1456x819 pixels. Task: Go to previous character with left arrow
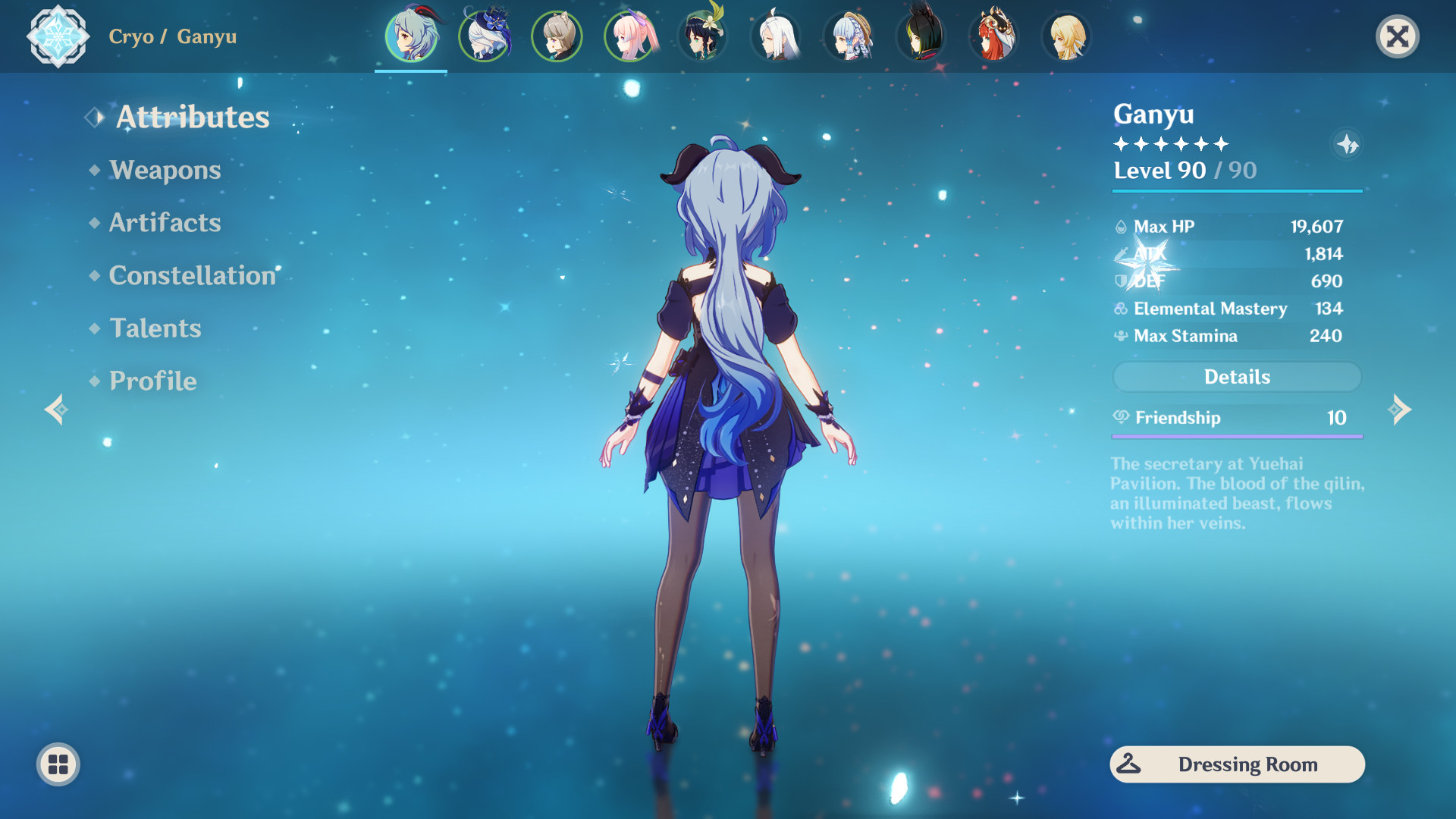(x=55, y=409)
